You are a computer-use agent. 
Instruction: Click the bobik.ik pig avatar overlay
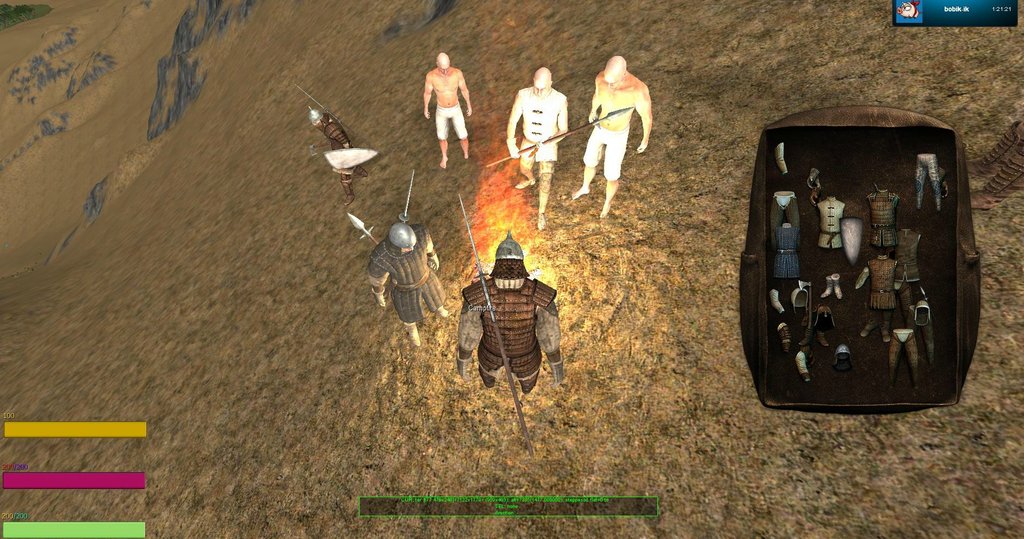(908, 11)
